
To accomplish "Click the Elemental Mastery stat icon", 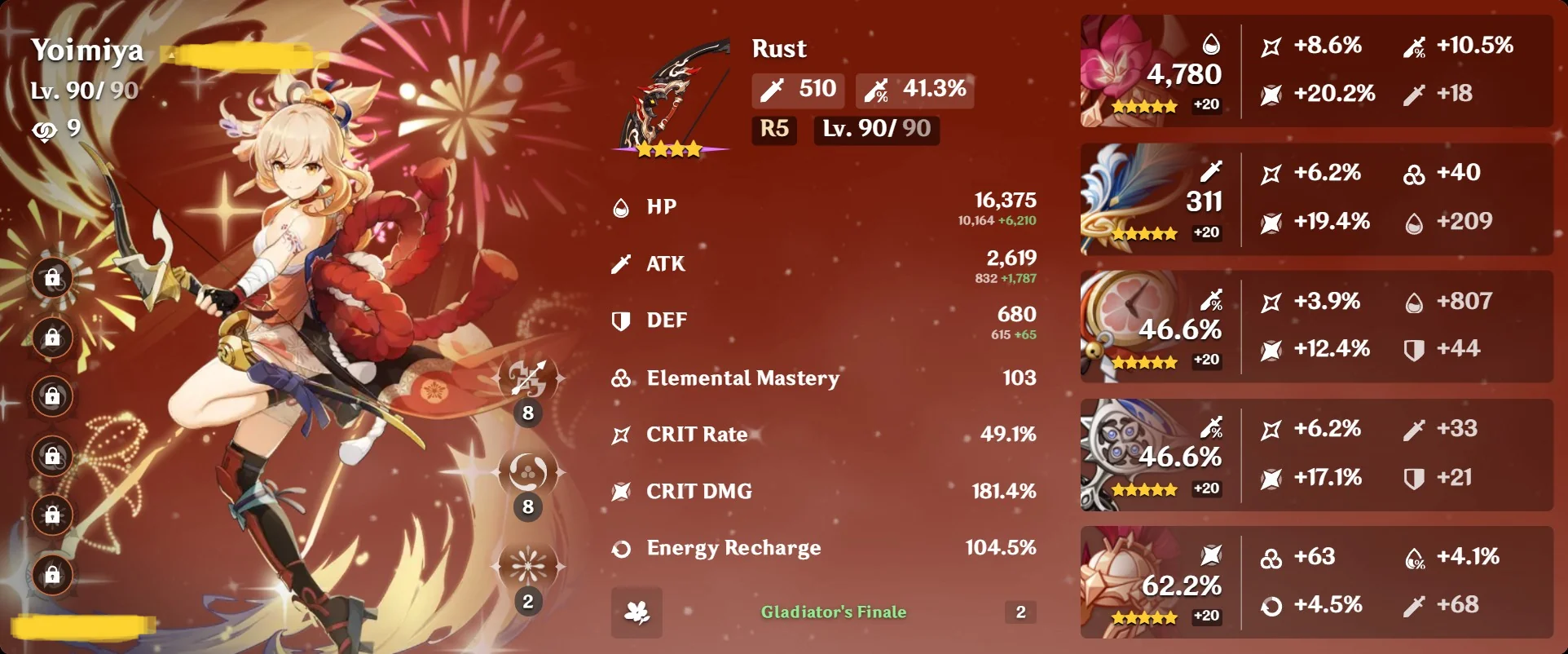I will (x=621, y=378).
